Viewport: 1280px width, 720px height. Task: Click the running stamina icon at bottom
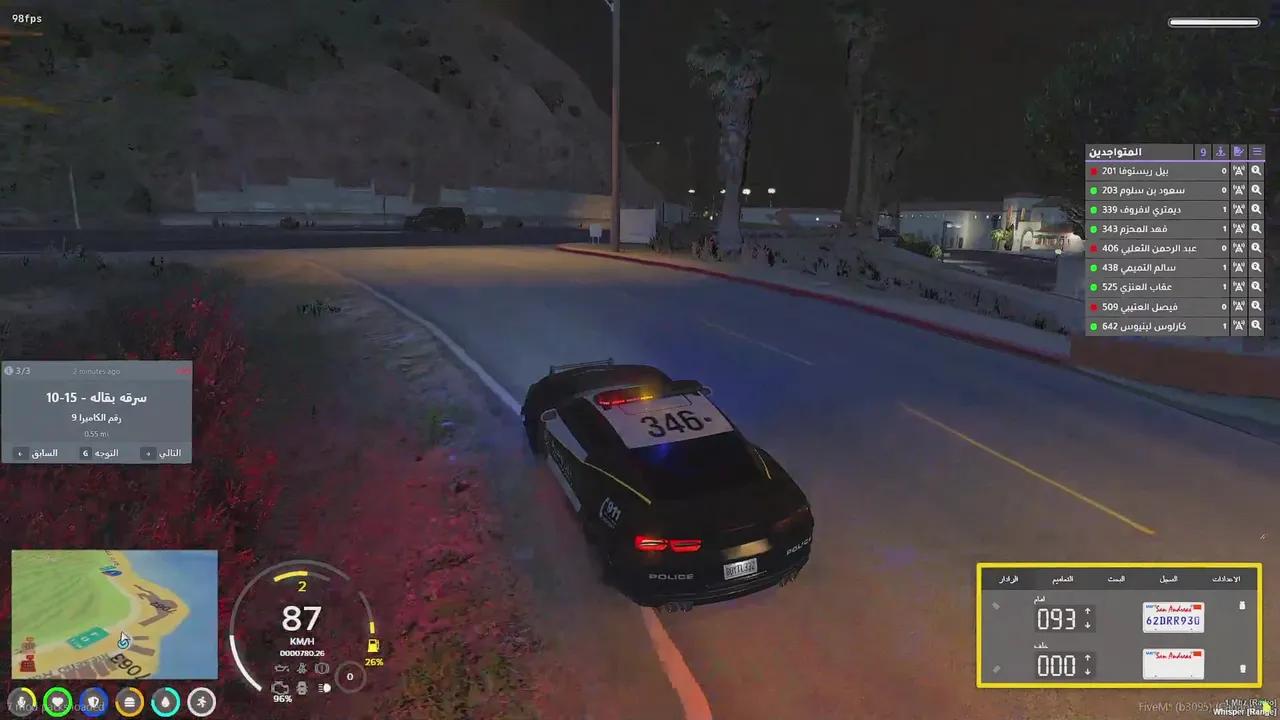click(x=201, y=702)
